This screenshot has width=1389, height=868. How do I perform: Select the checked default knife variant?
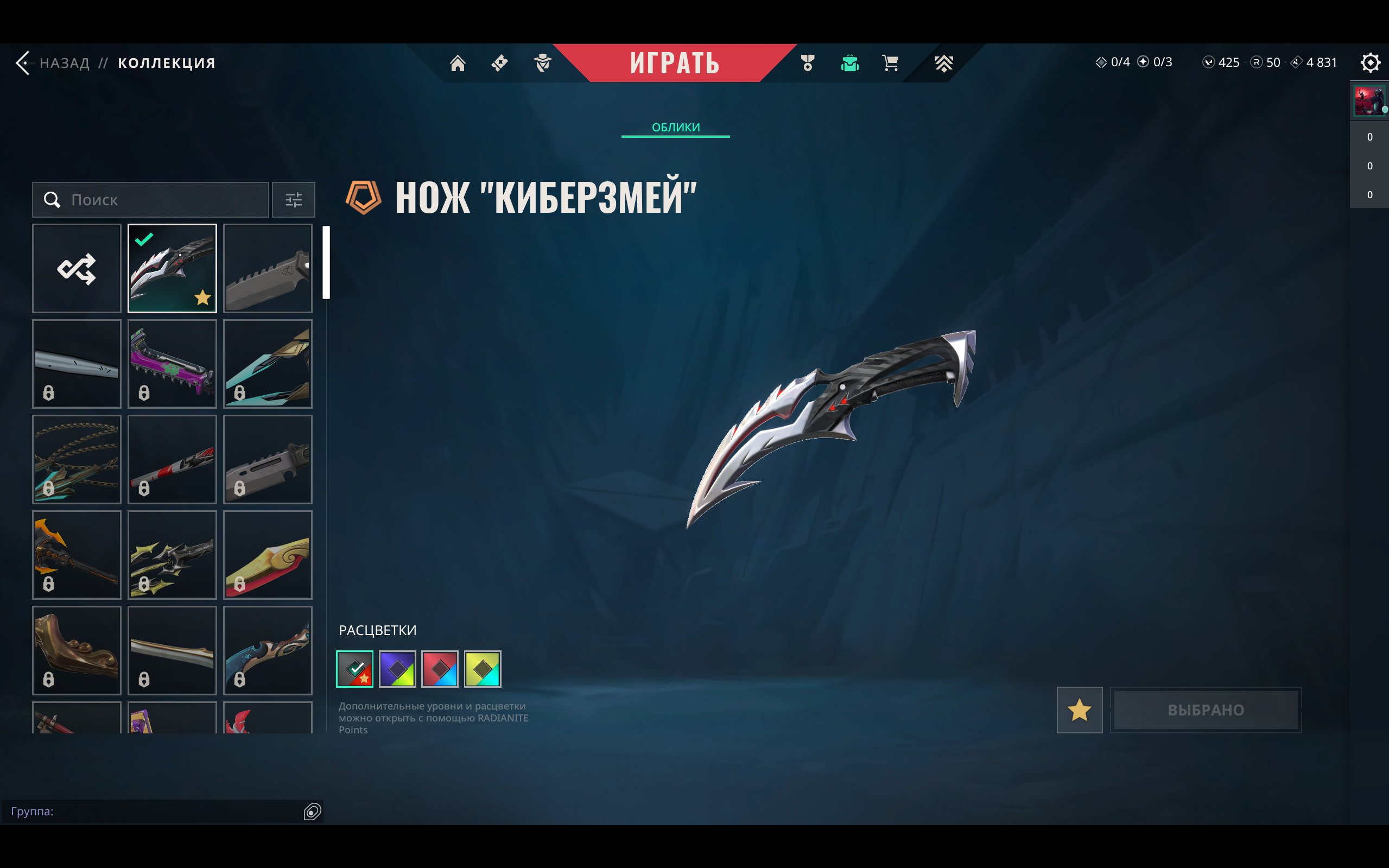(172, 268)
